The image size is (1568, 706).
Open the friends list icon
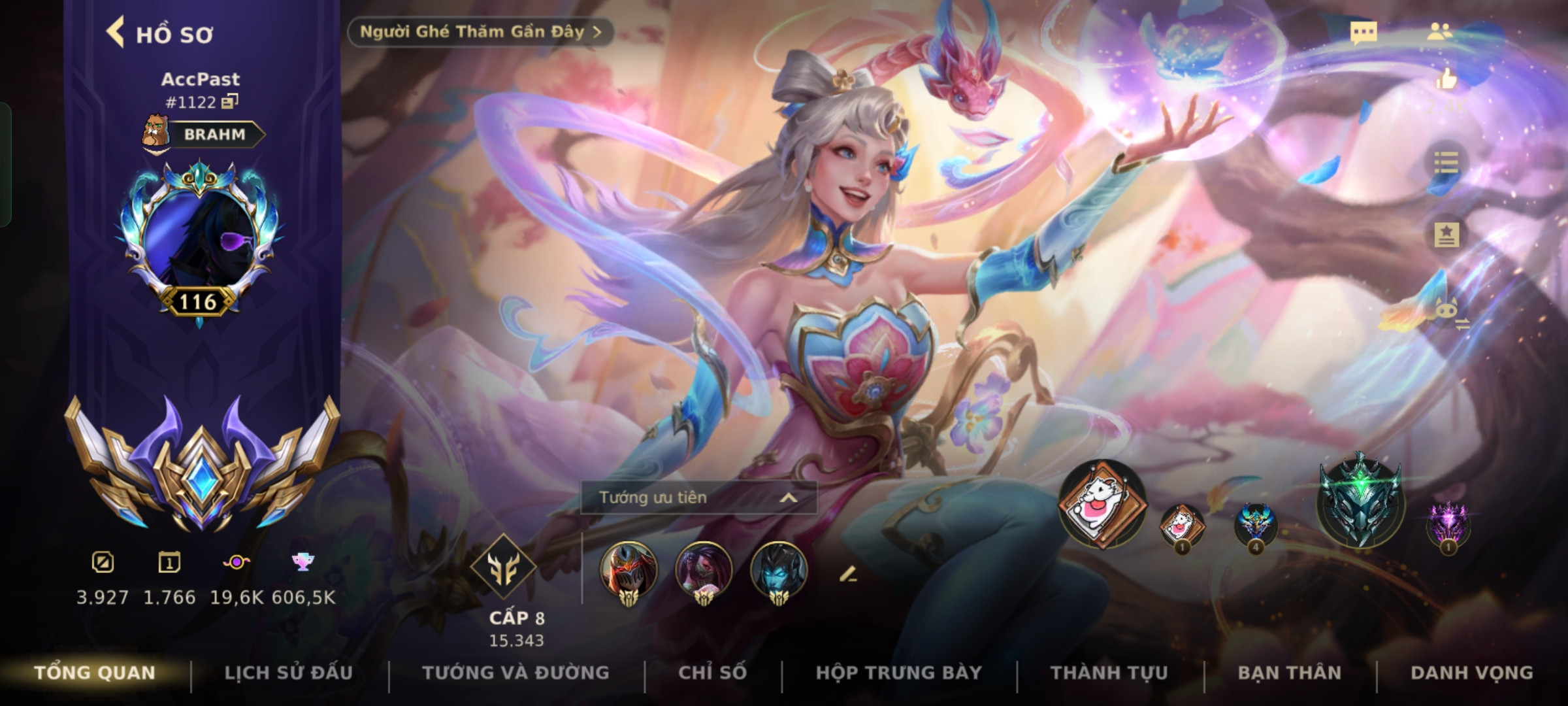pos(1440,32)
